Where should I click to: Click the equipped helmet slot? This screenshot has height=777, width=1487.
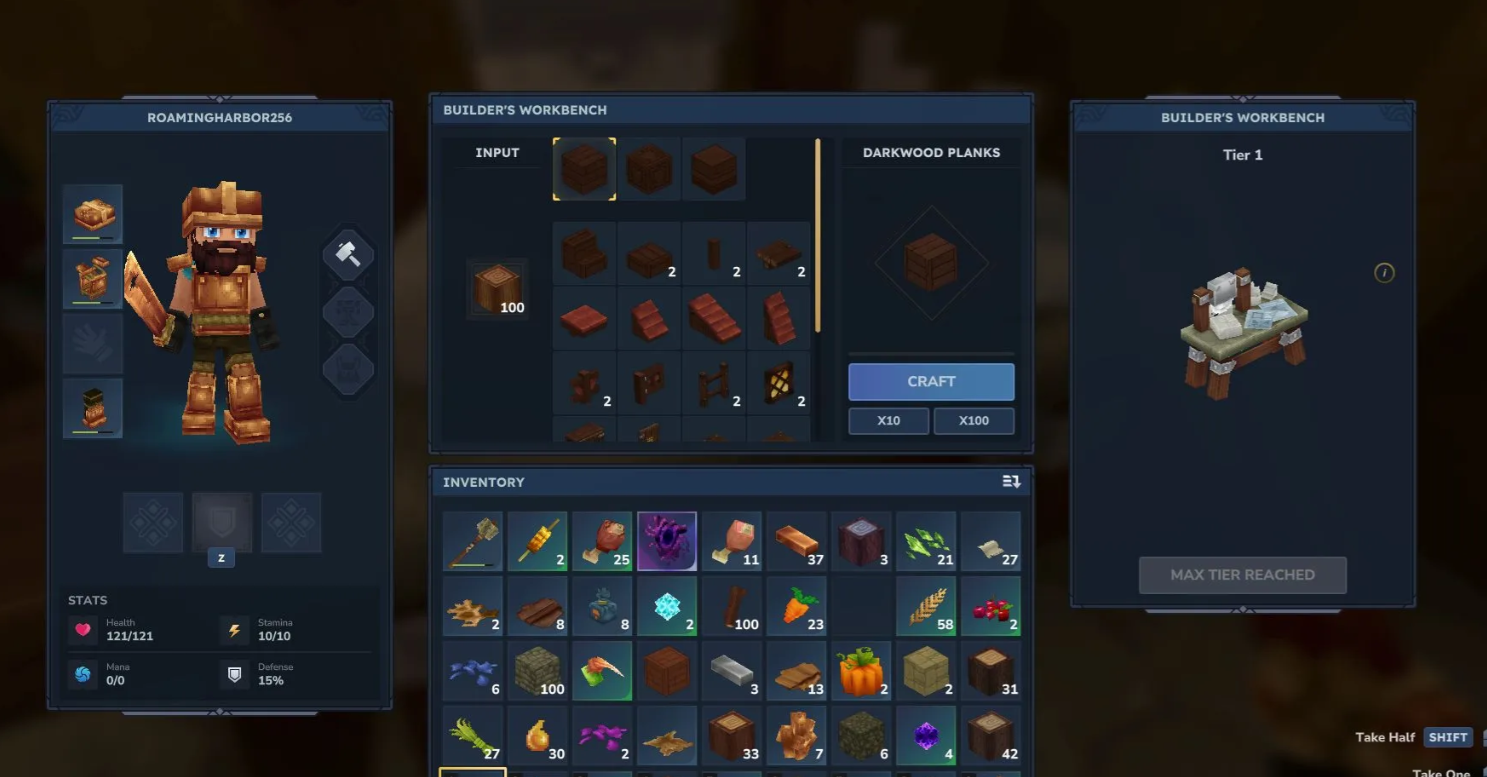[x=93, y=213]
